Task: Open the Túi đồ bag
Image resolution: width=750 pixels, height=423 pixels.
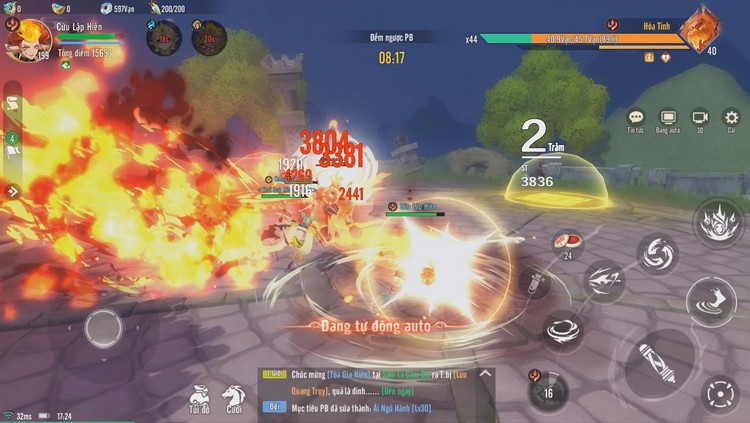Action: tap(198, 397)
